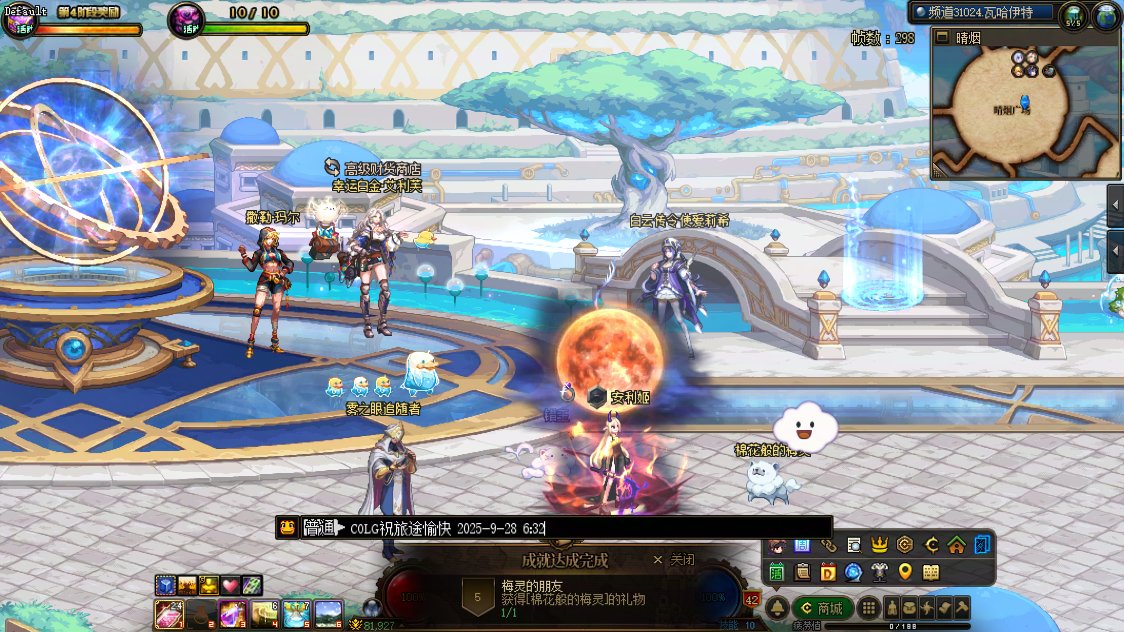The image size is (1124, 632).
Task: Open the magnifier document search icon
Action: 853,545
